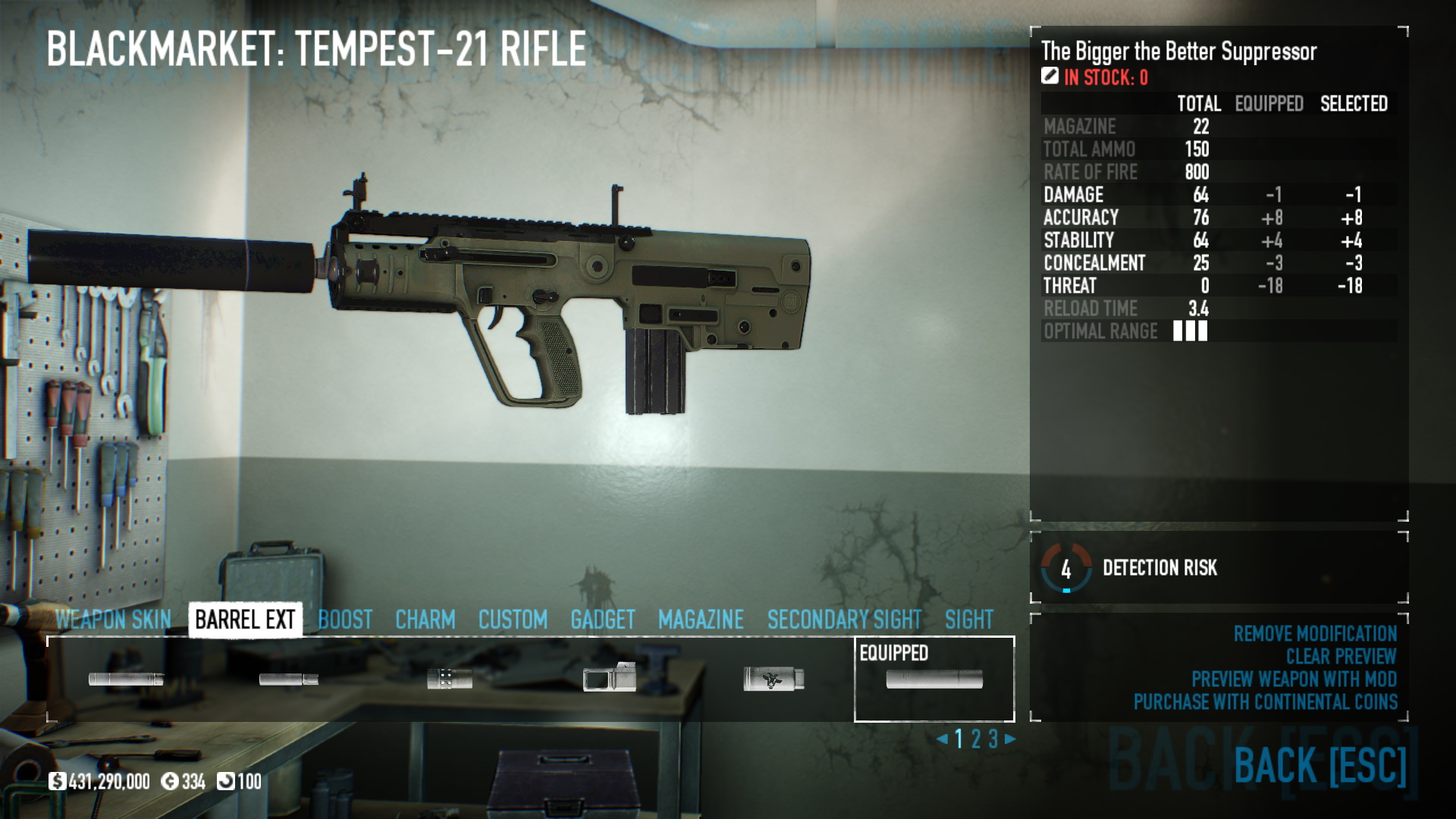
Task: Click the detection risk circular gauge
Action: (1067, 567)
